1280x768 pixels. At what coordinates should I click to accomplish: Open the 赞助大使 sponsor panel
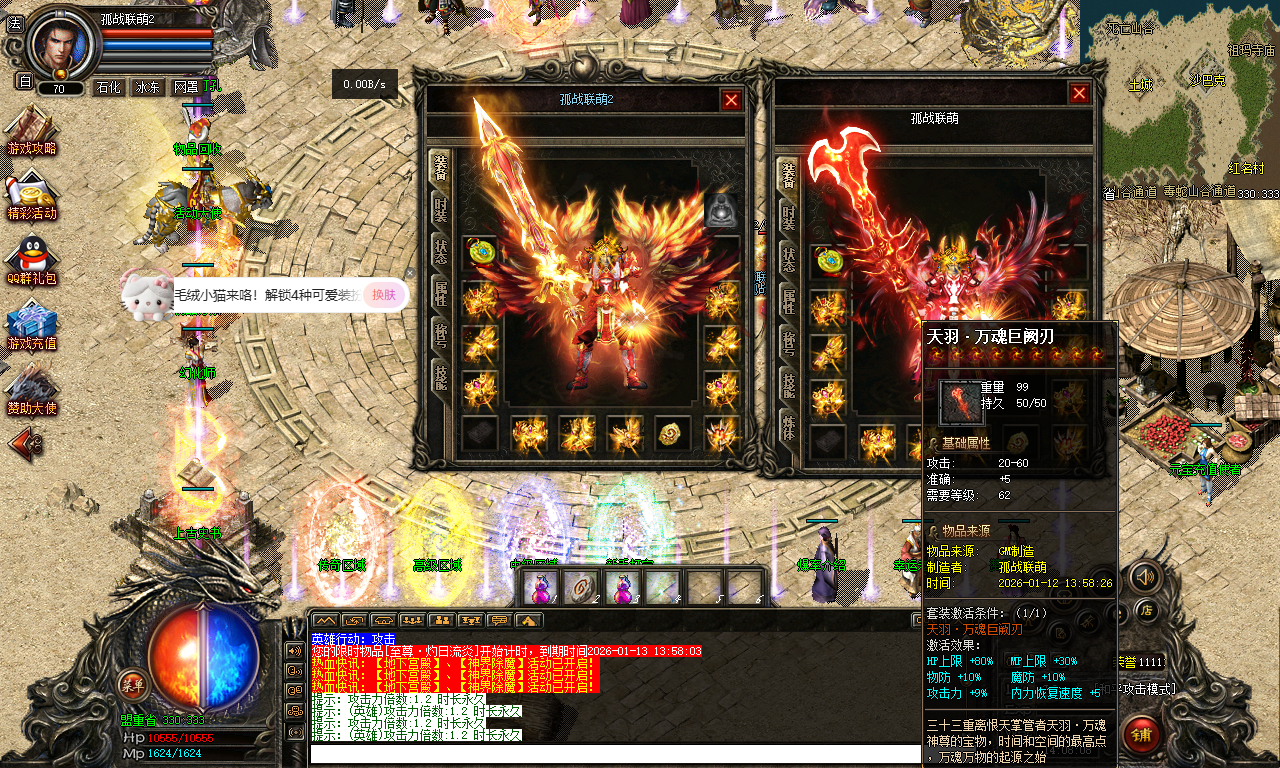pos(31,390)
